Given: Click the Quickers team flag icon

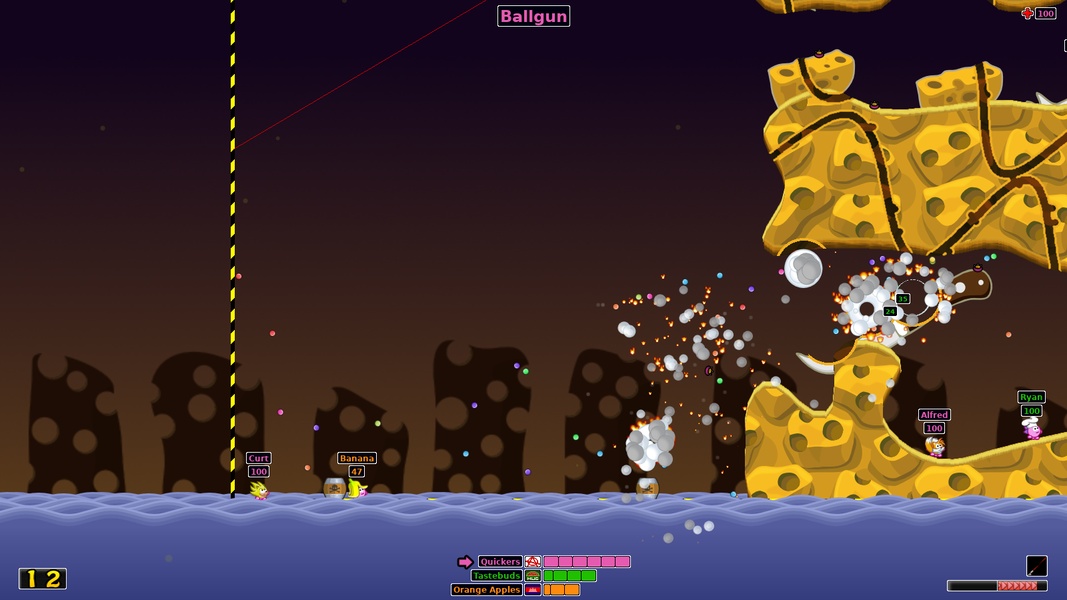Looking at the screenshot, I should point(533,562).
